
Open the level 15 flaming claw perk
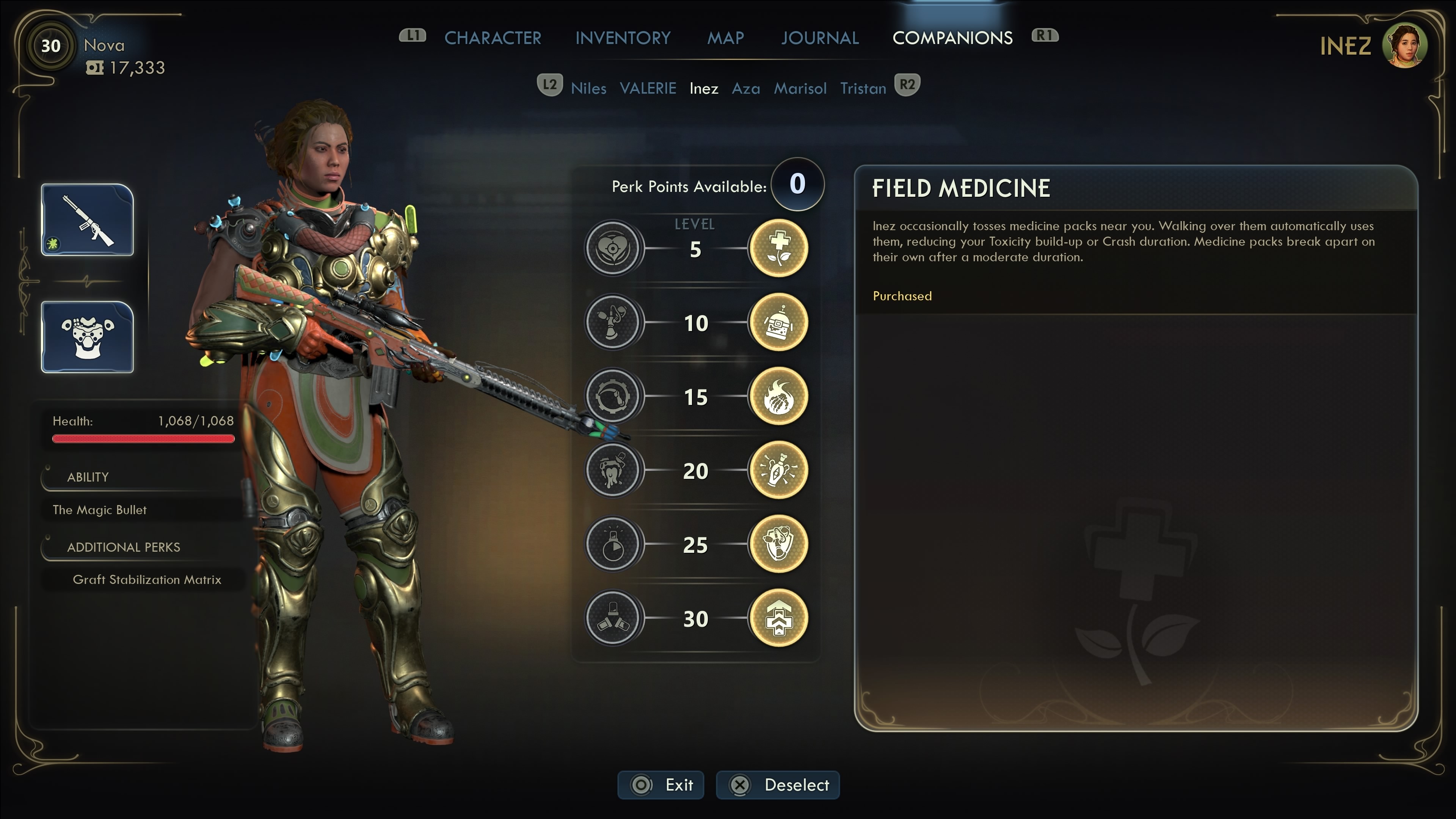point(778,396)
